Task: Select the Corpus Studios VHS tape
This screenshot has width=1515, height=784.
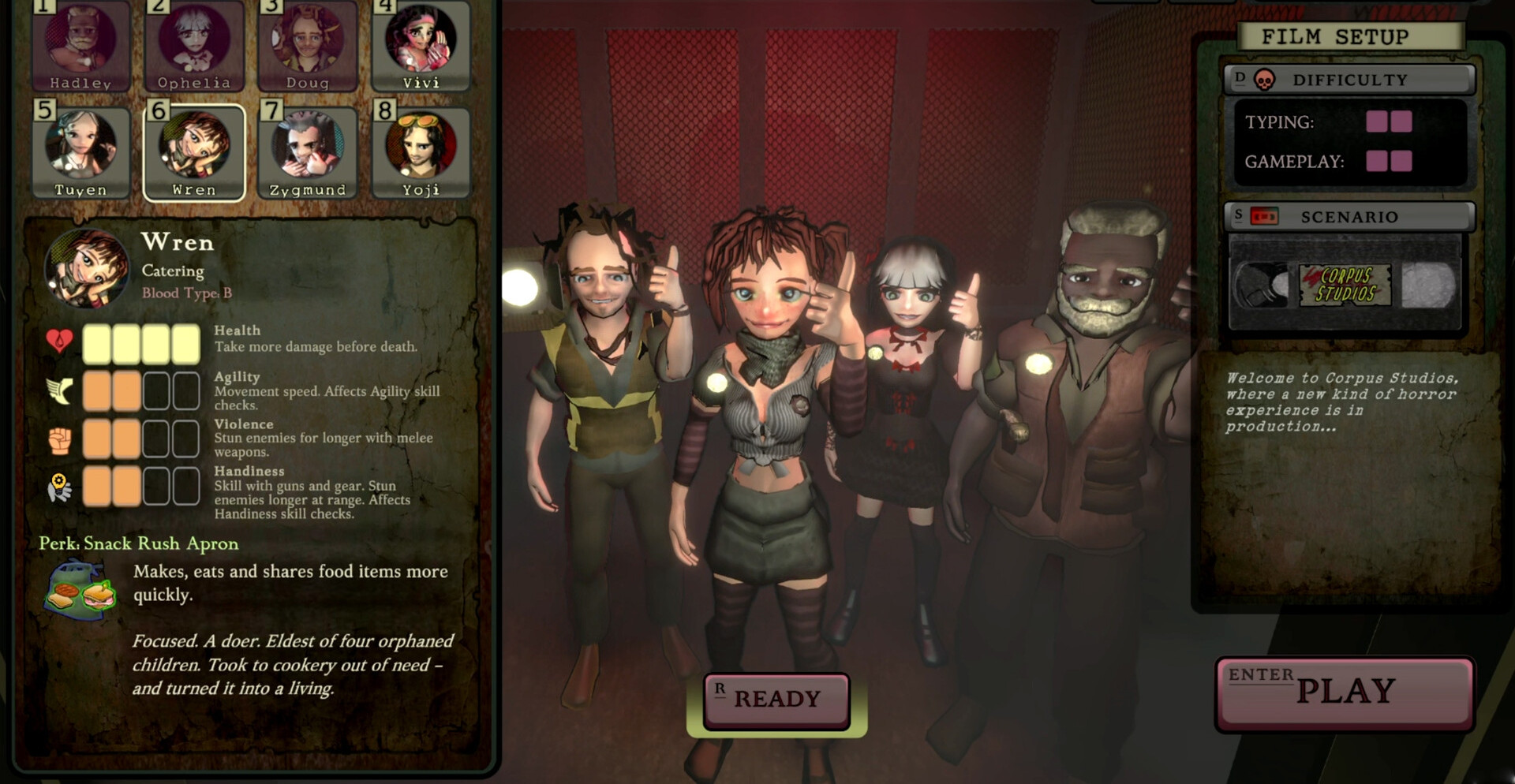Action: 1345,286
